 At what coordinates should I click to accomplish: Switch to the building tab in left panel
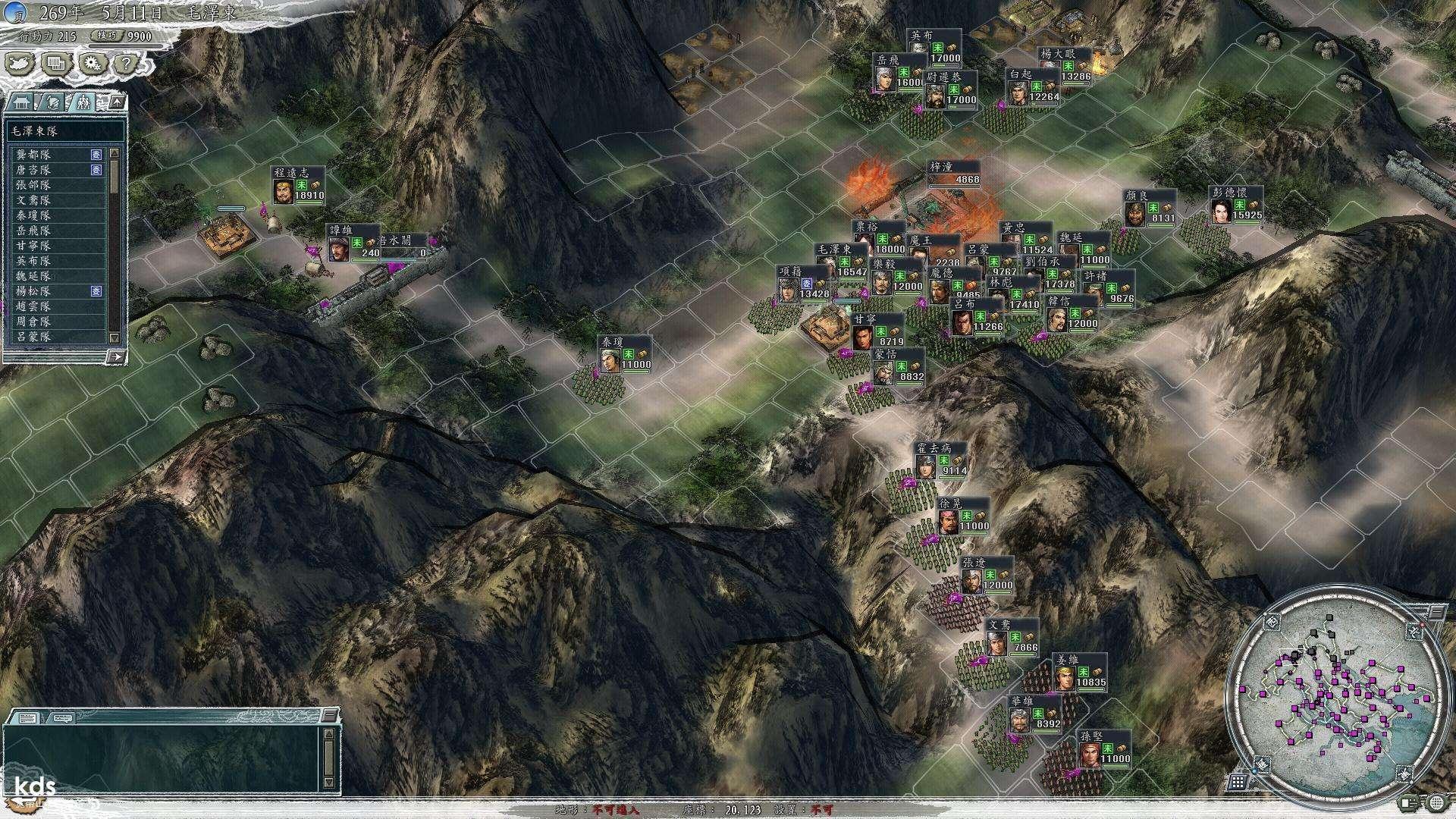(x=21, y=102)
